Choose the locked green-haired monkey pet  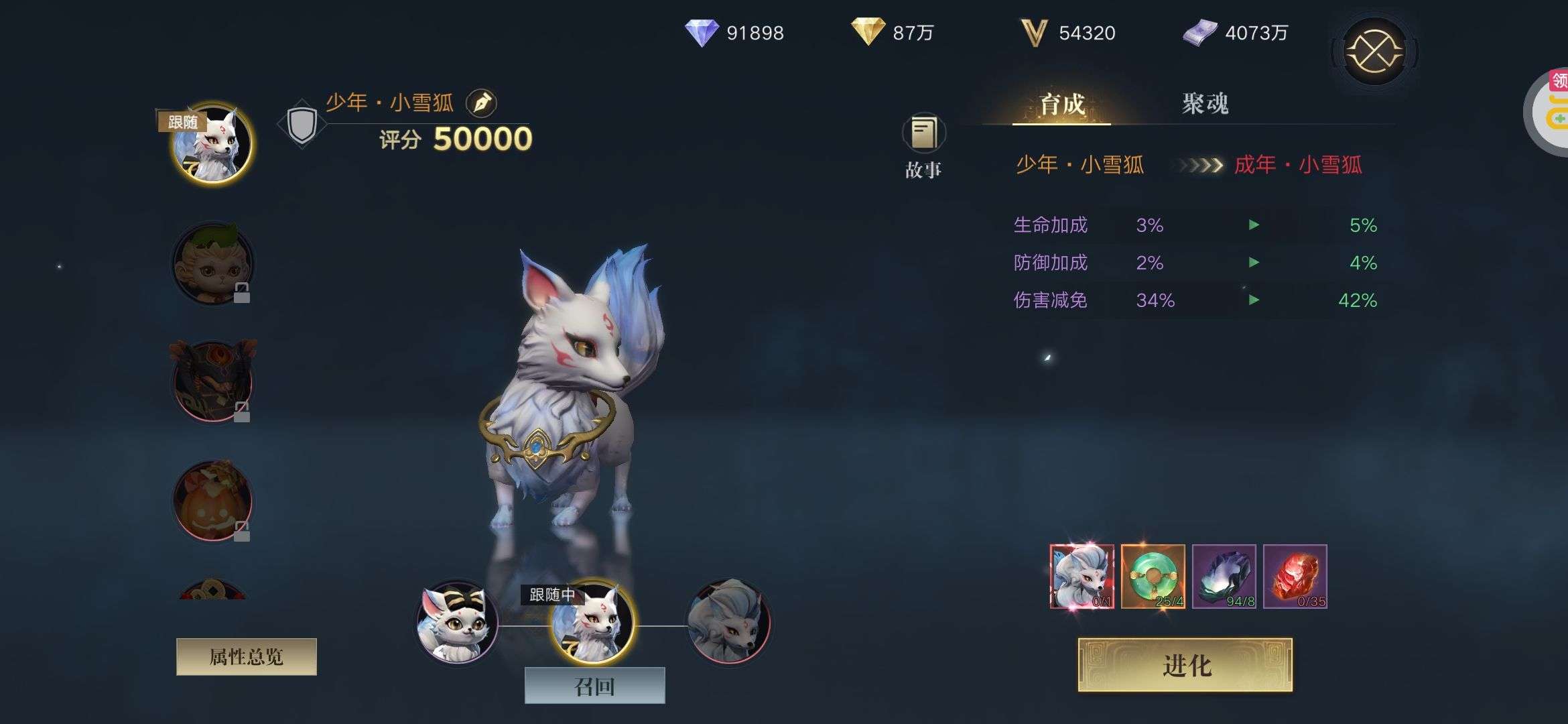click(x=212, y=263)
